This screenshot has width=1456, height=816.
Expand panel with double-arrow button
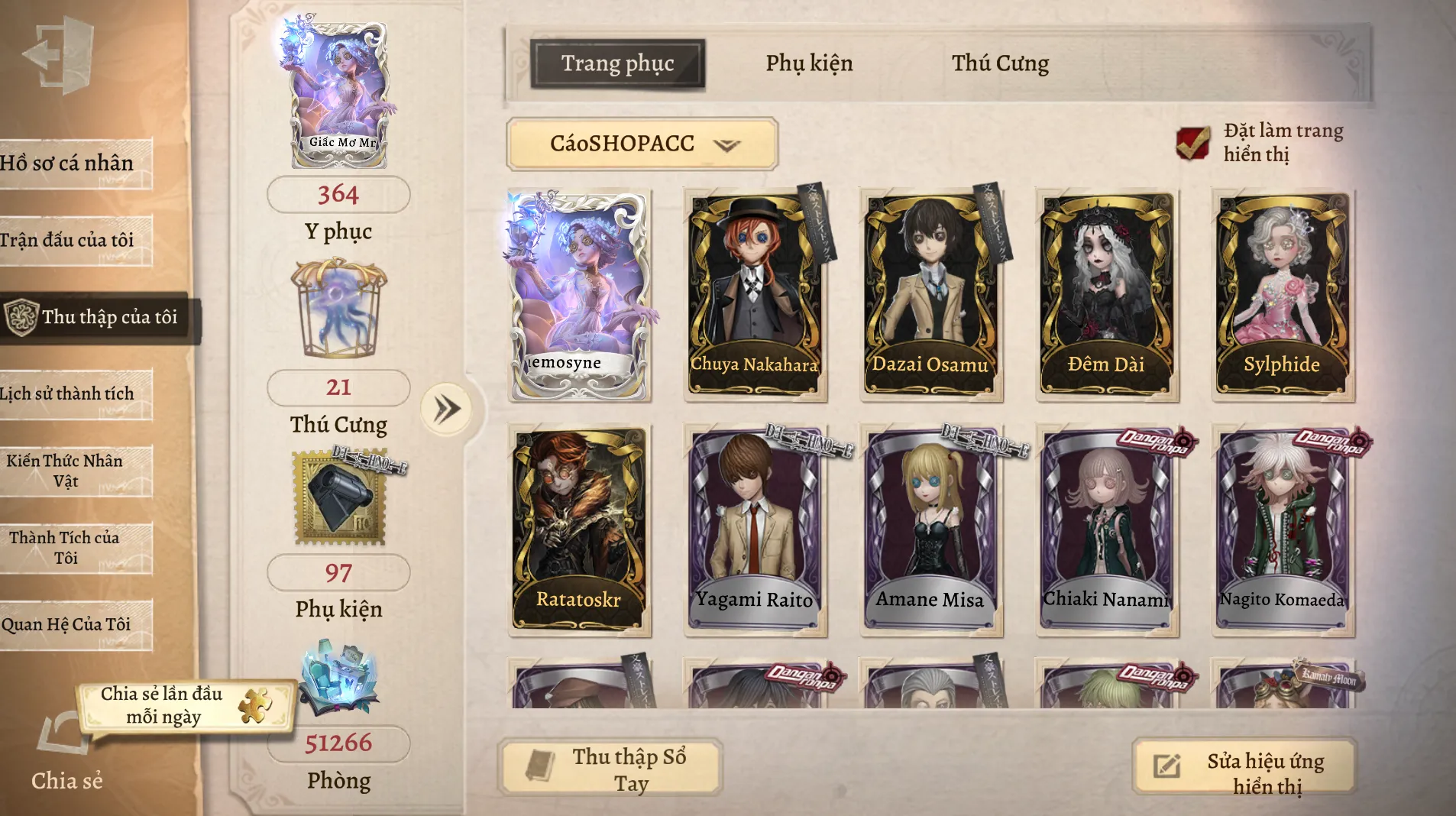click(x=447, y=410)
